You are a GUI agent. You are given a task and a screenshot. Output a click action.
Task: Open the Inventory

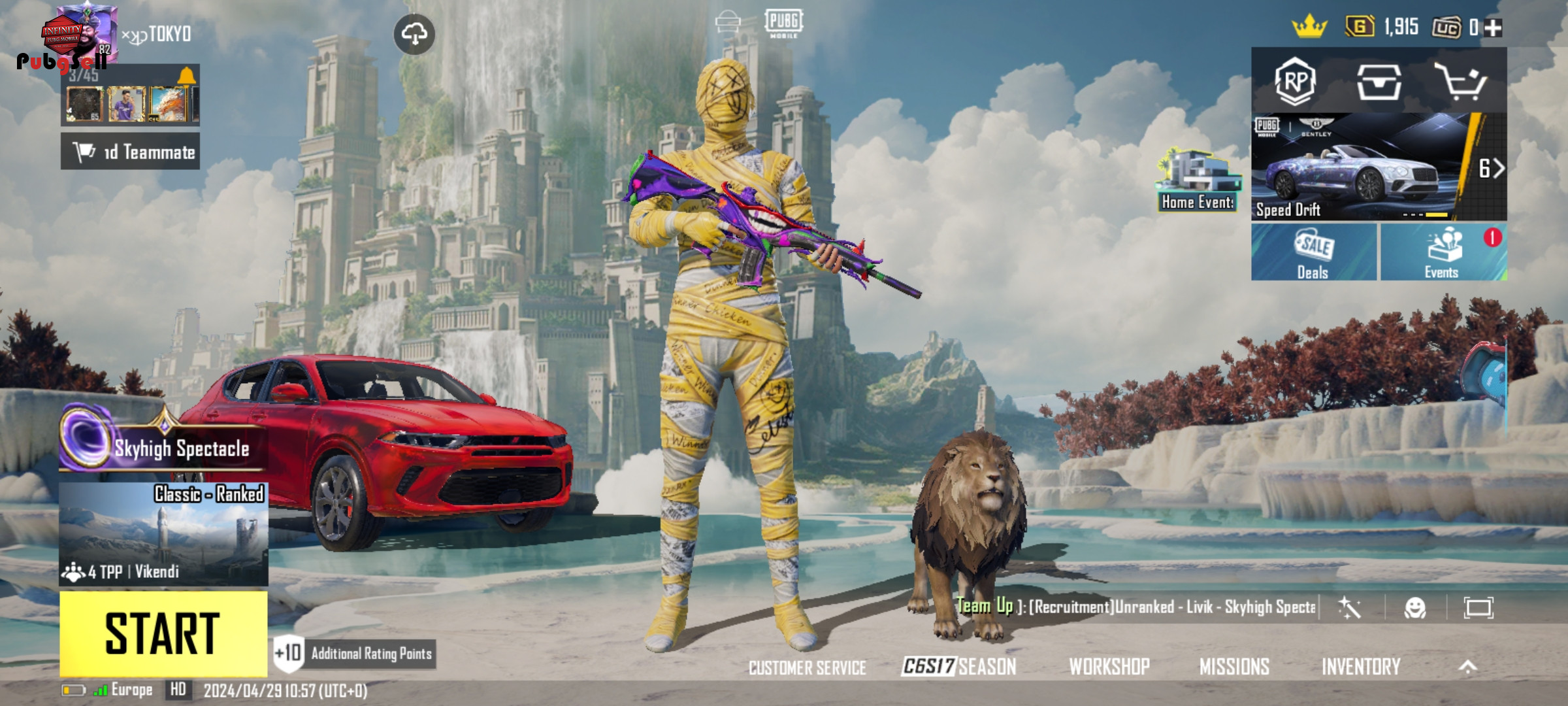[x=1361, y=666]
